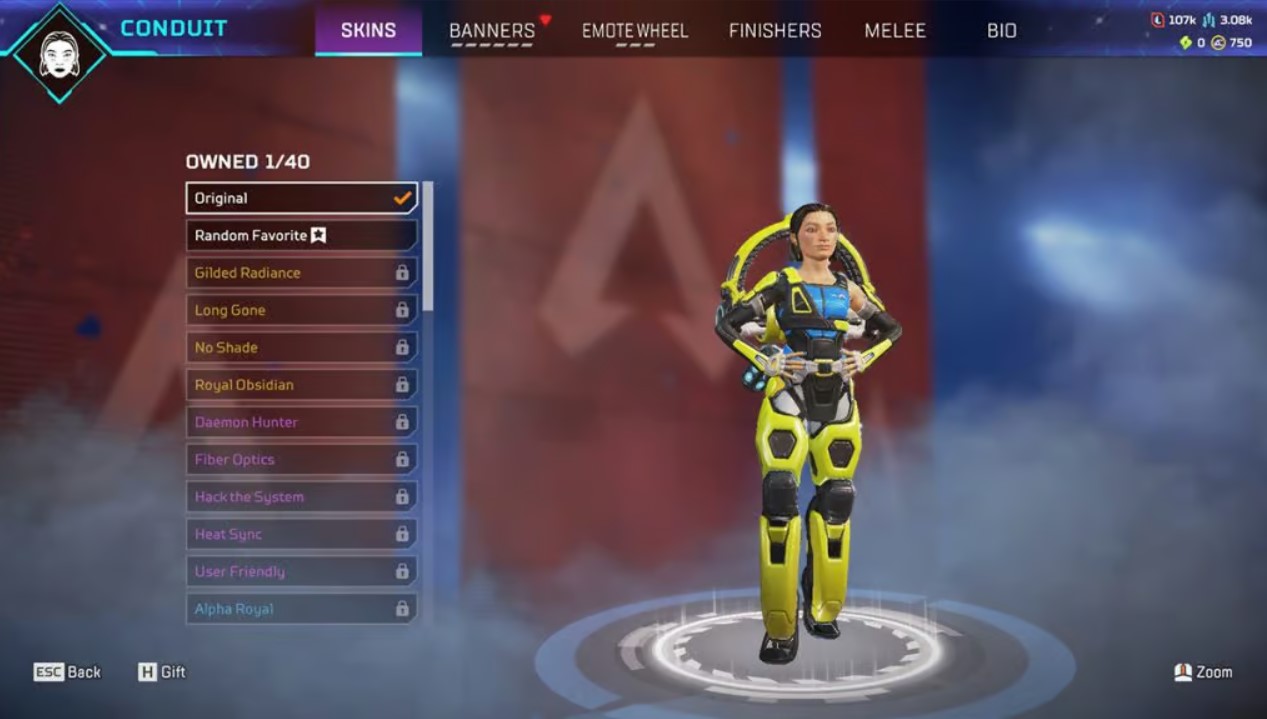View the Bio tab
The image size is (1267, 719).
coord(1001,31)
